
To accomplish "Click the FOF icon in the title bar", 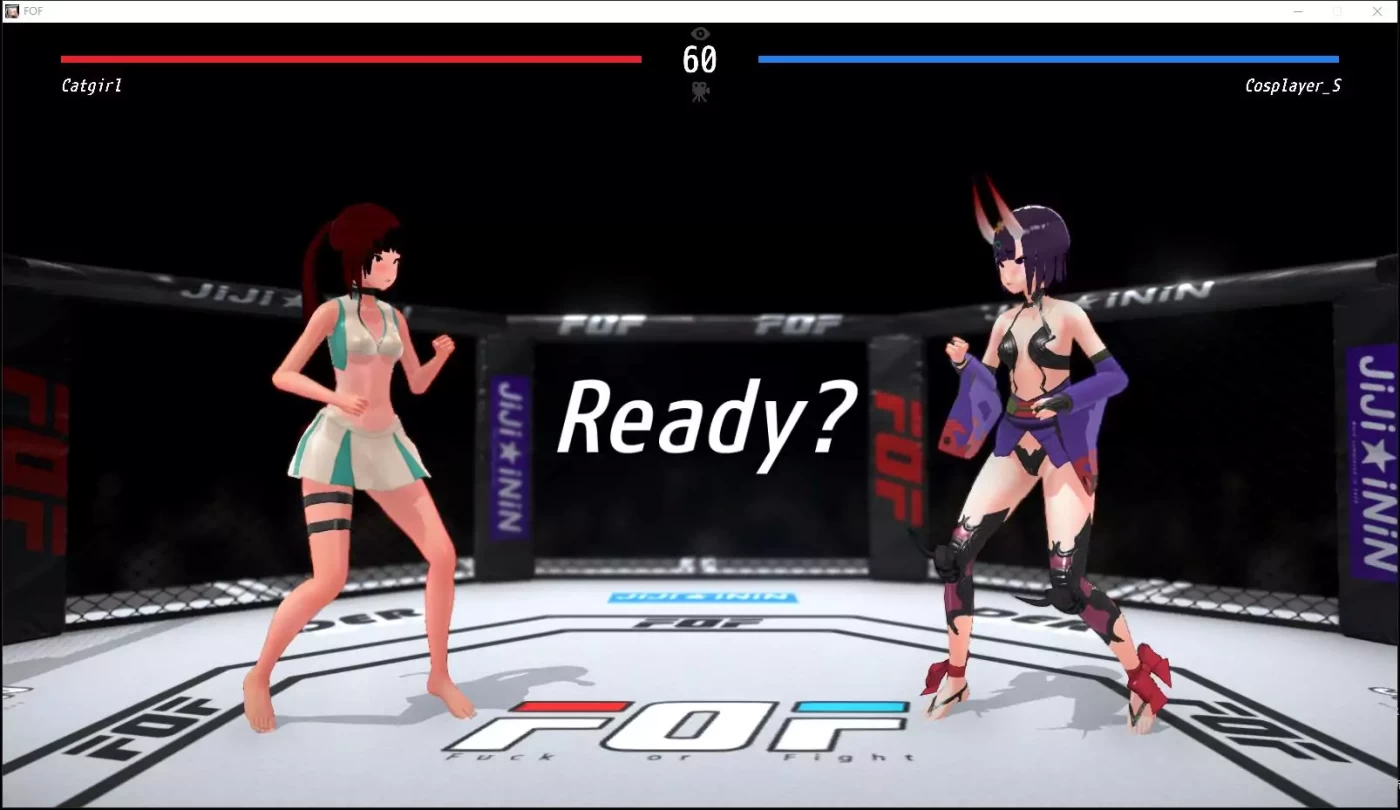I will pyautogui.click(x=11, y=10).
